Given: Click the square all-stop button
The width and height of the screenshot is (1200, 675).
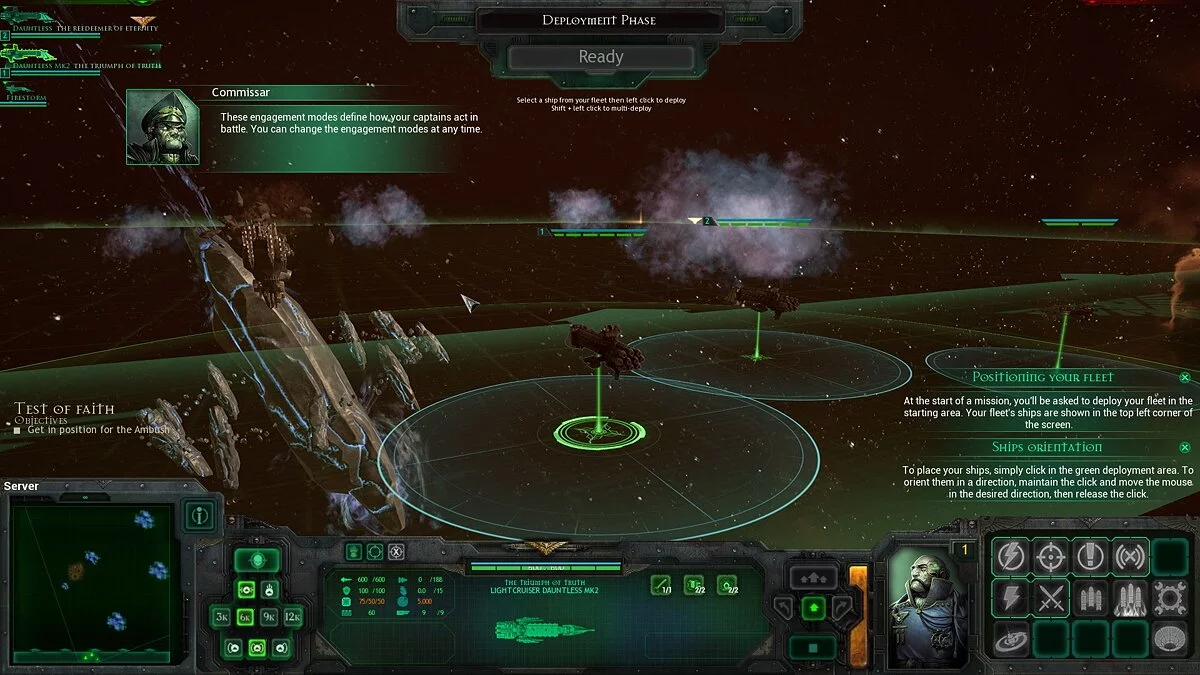Looking at the screenshot, I should [x=814, y=647].
